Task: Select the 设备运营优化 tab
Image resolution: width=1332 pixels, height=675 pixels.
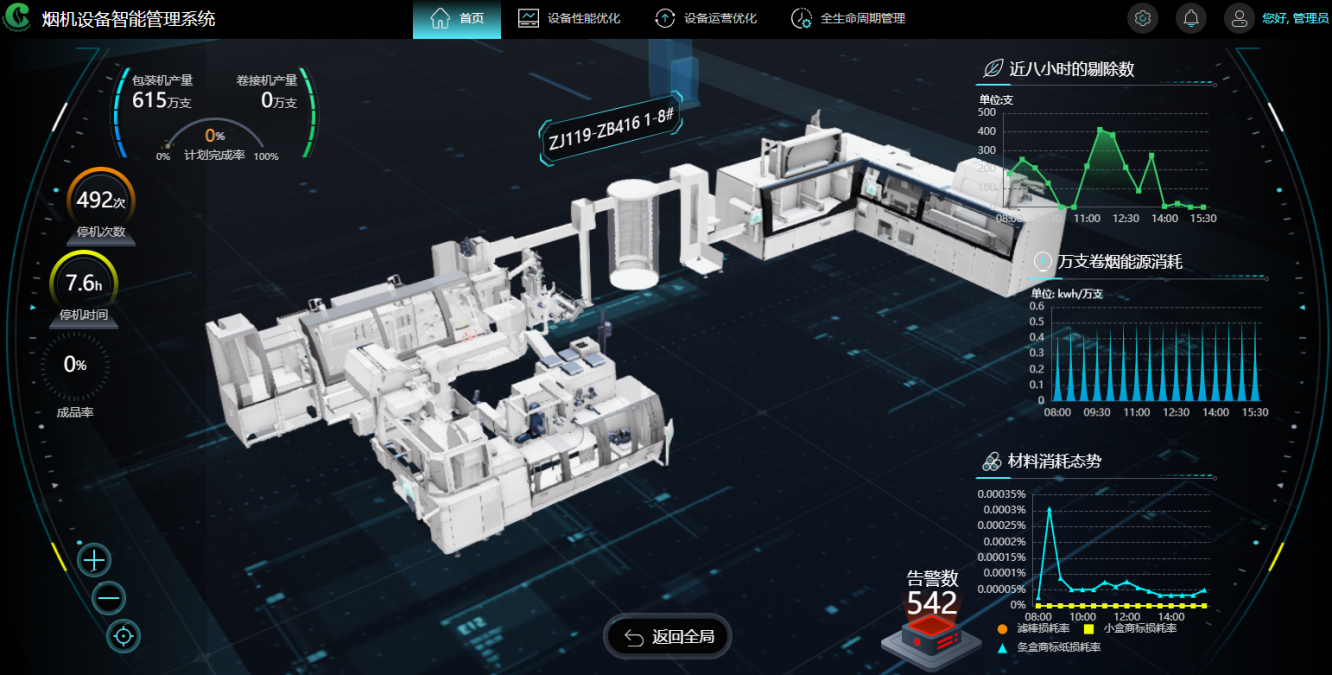Action: point(706,19)
